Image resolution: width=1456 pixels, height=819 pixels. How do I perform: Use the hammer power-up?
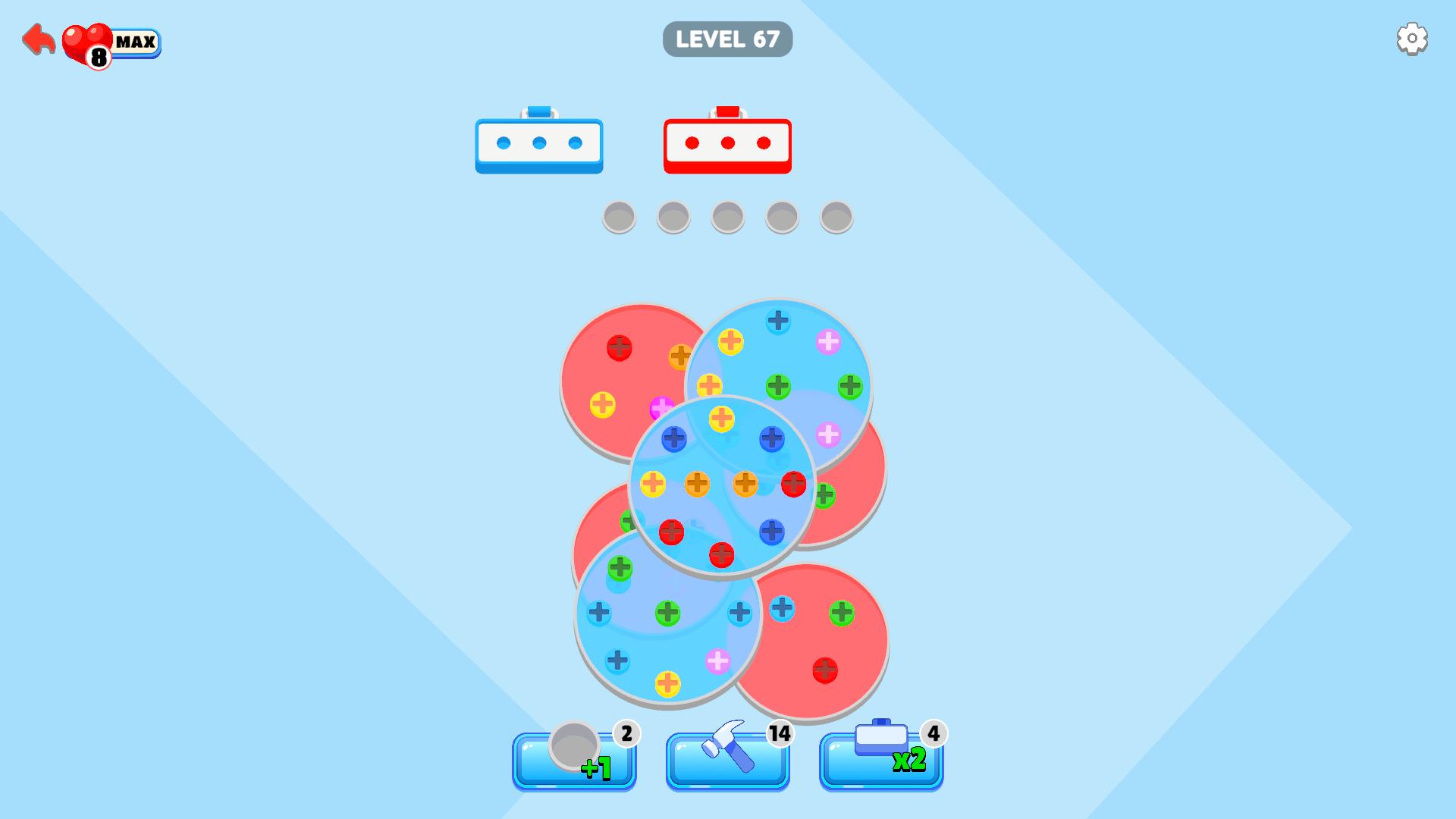(x=727, y=761)
